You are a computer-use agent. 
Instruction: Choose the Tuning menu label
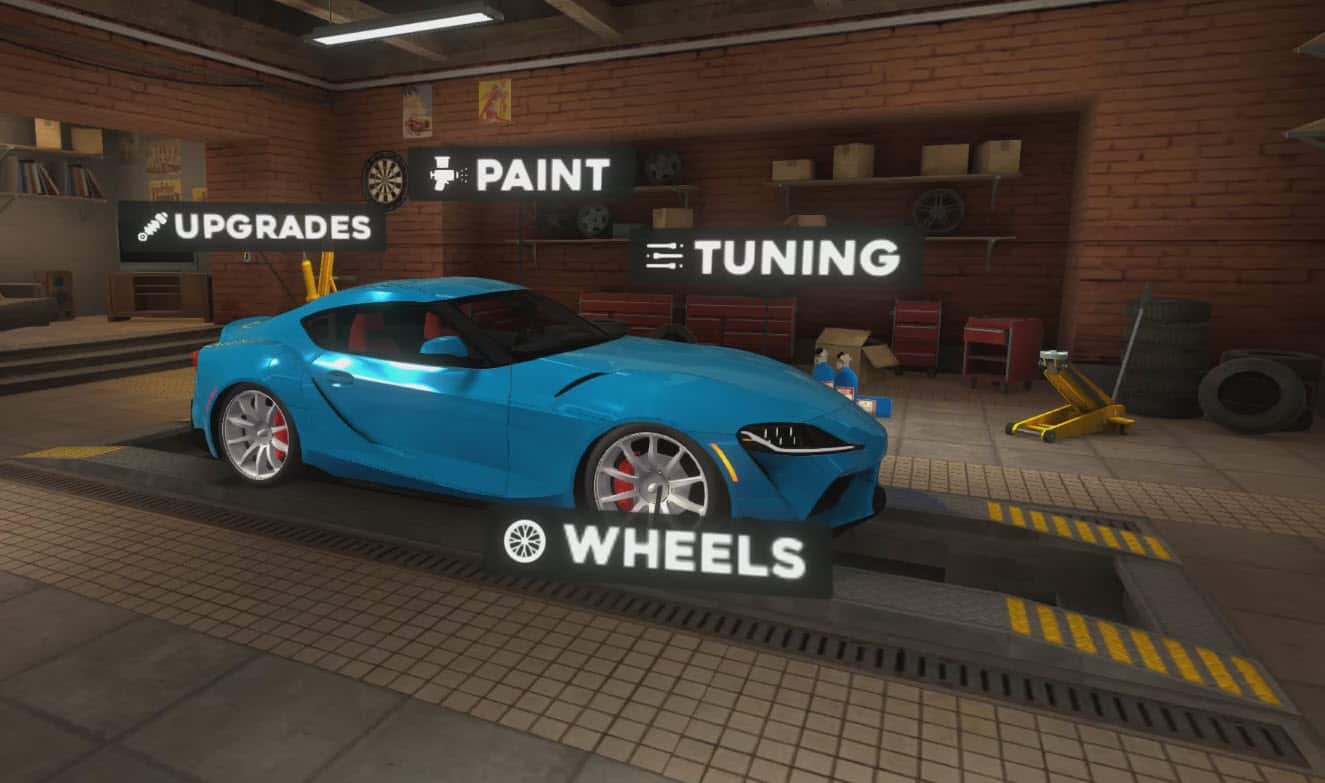[x=776, y=257]
